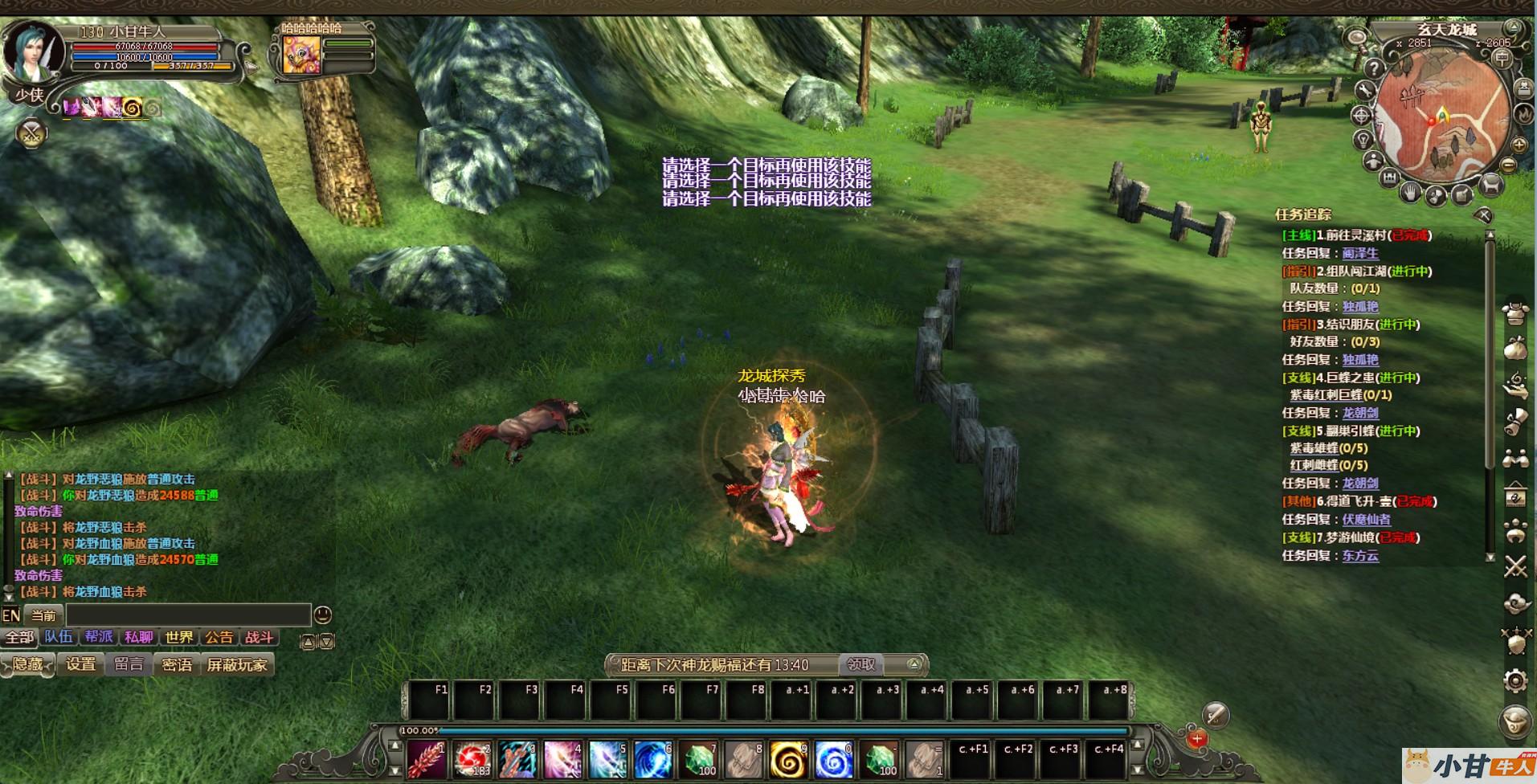Open the help question mark icon
The width and height of the screenshot is (1537, 784).
1374,68
